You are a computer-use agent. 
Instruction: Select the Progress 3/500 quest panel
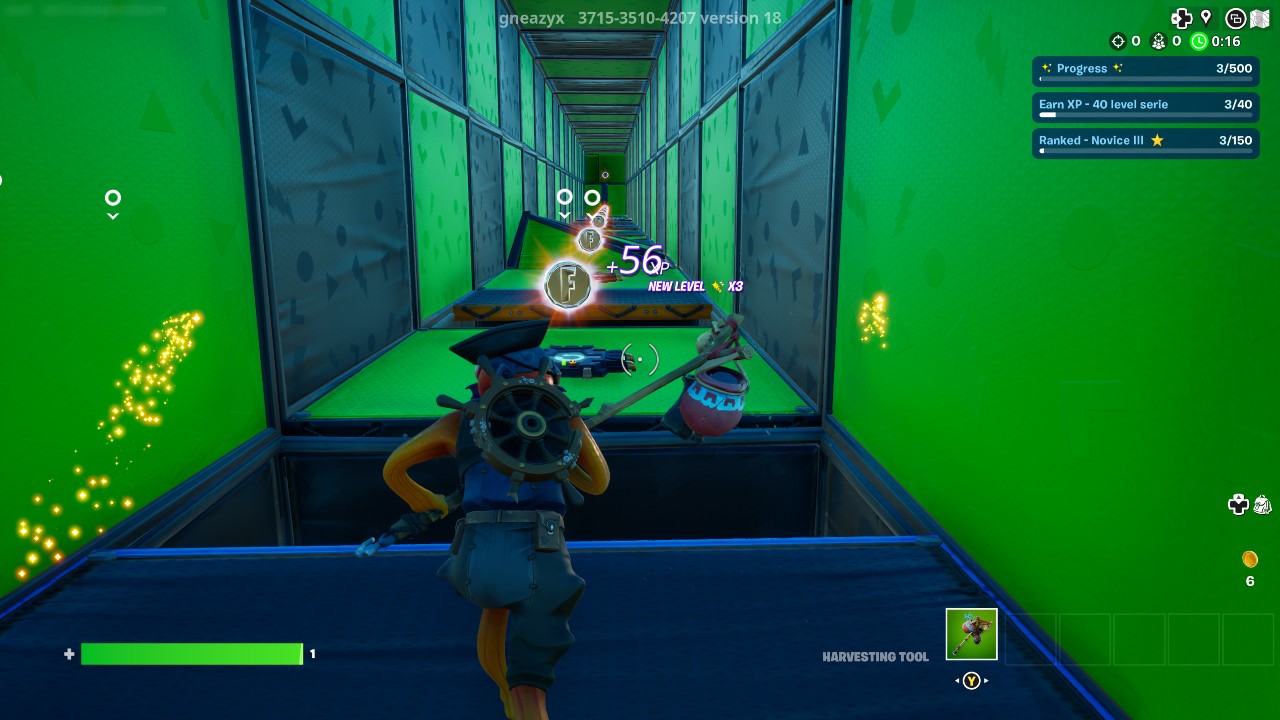point(1145,70)
